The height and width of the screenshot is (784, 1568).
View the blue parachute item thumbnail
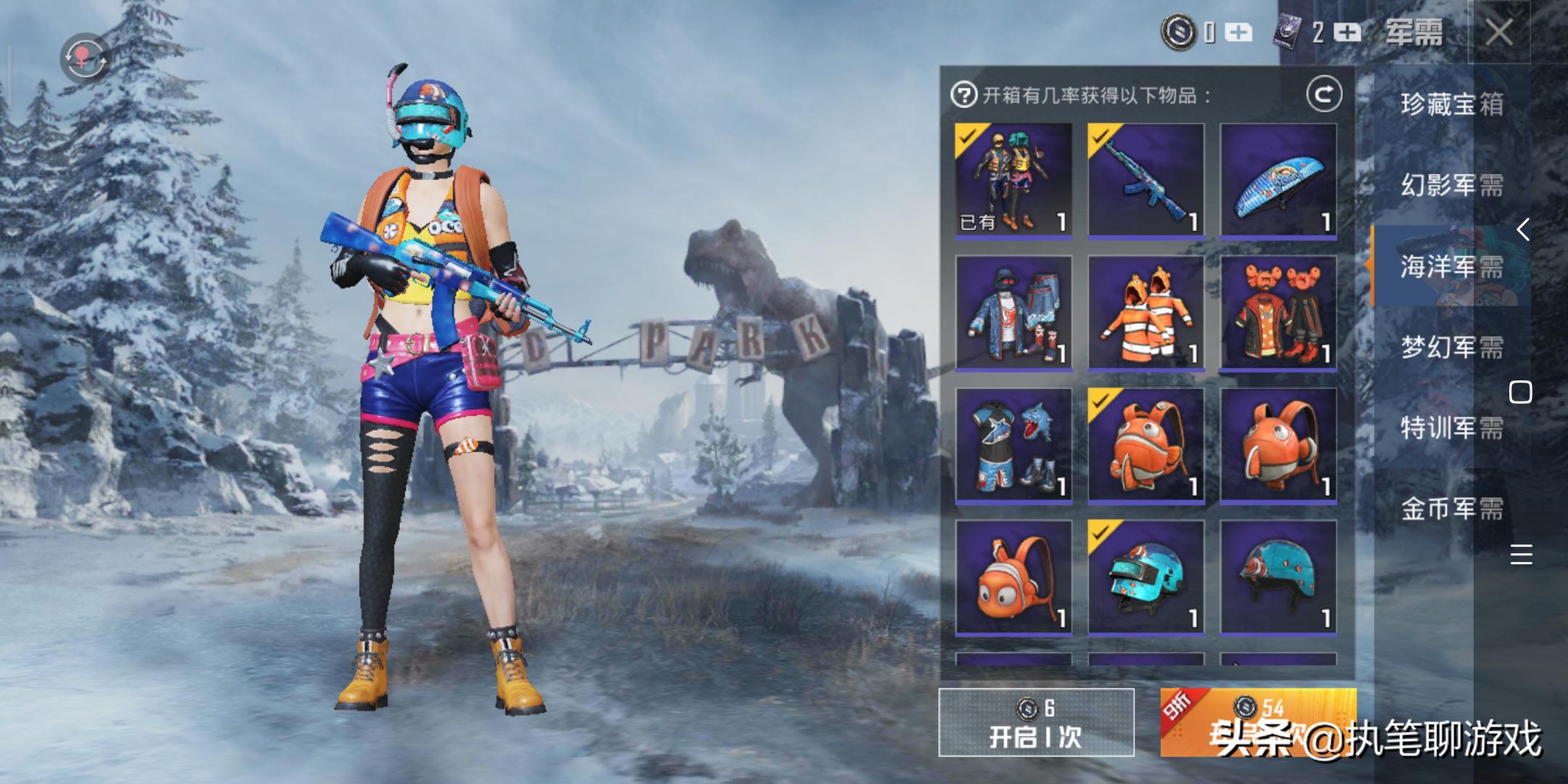(1281, 182)
